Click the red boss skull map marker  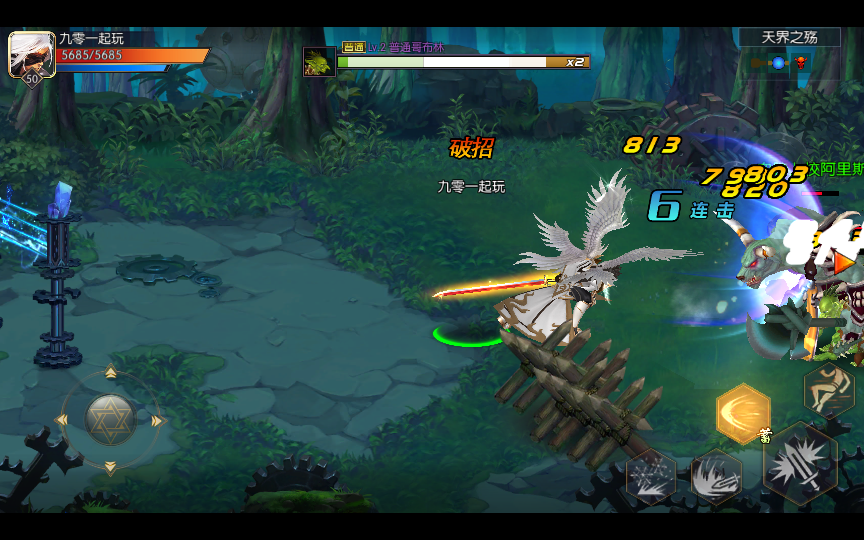[801, 63]
